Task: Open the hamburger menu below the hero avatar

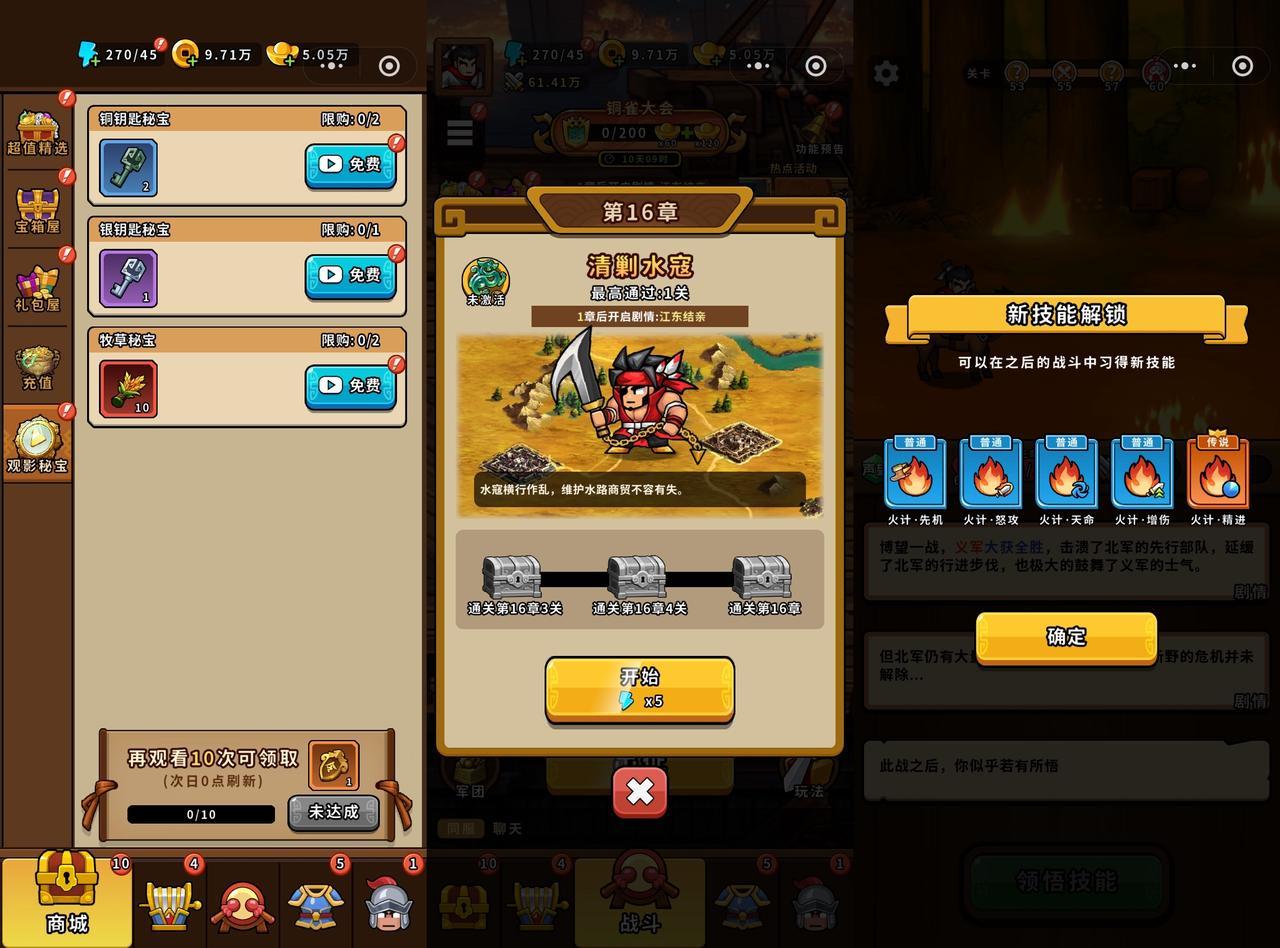Action: pyautogui.click(x=459, y=133)
